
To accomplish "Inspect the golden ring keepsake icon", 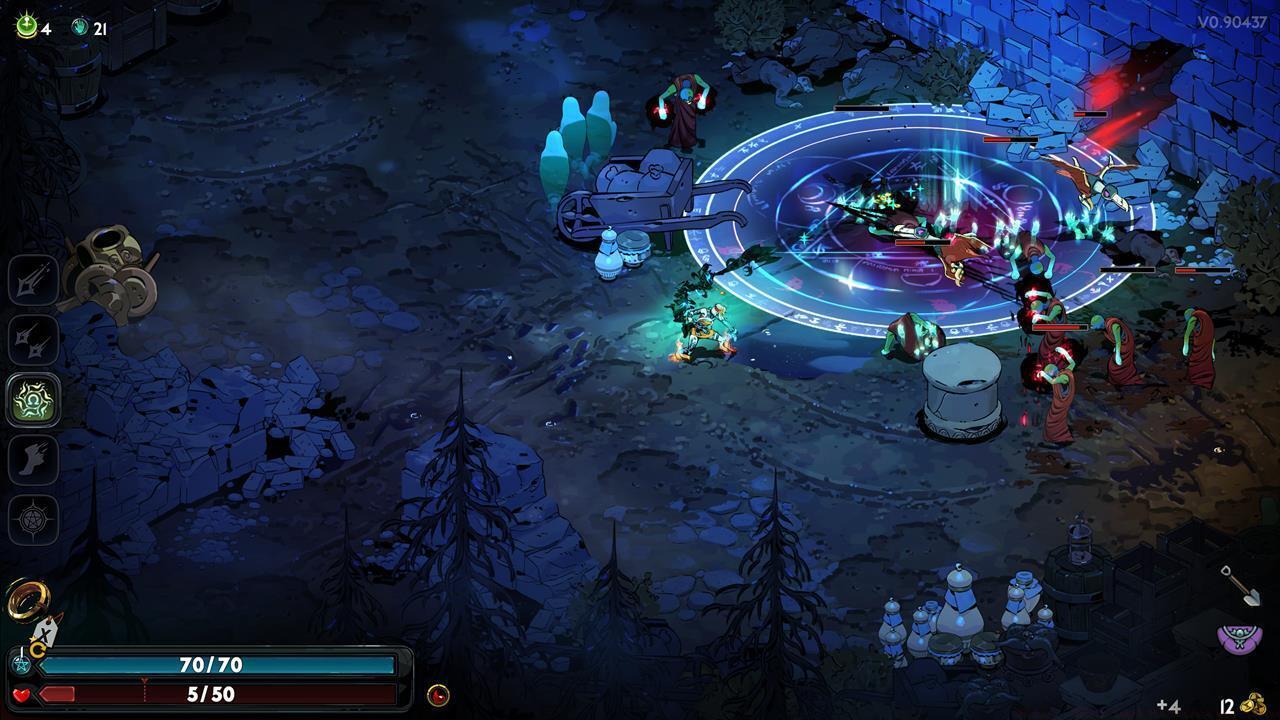I will point(26,600).
